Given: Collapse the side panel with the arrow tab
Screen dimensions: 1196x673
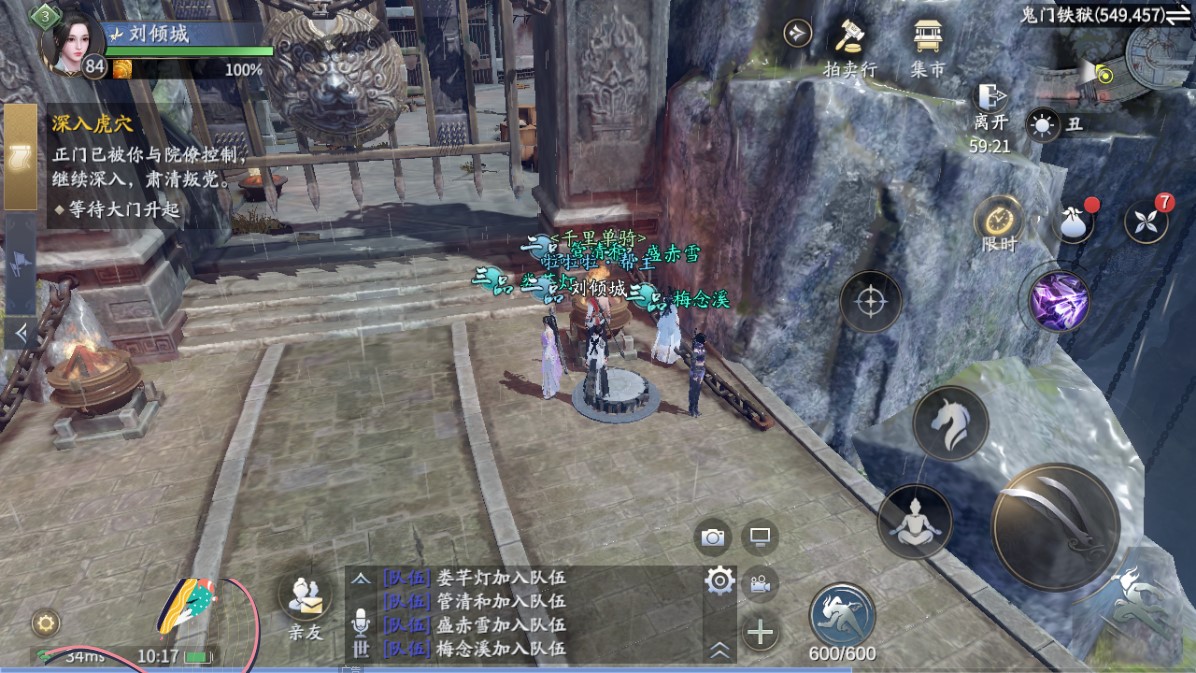Looking at the screenshot, I should (20, 331).
